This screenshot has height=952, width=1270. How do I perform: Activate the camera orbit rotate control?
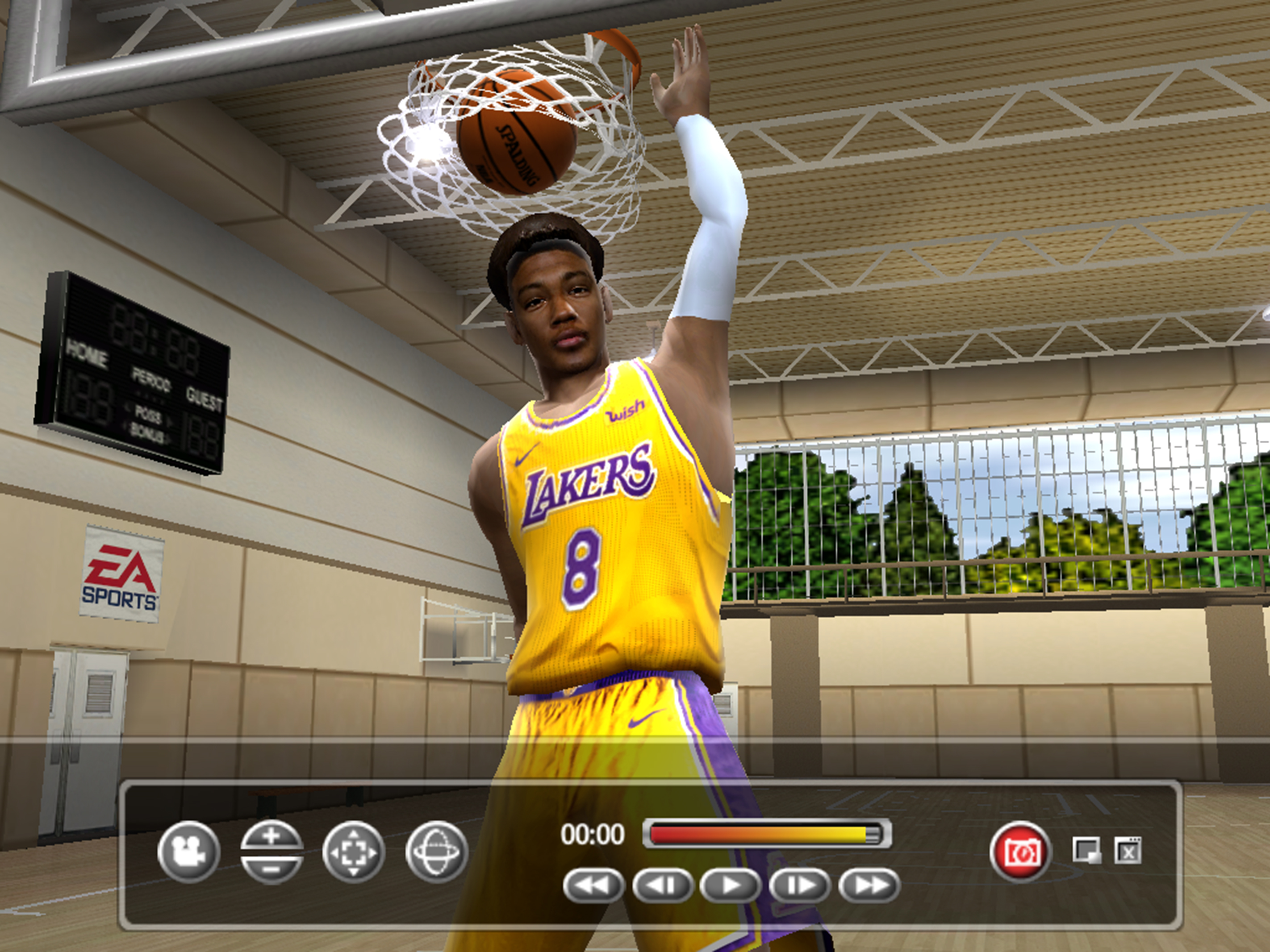point(436,851)
